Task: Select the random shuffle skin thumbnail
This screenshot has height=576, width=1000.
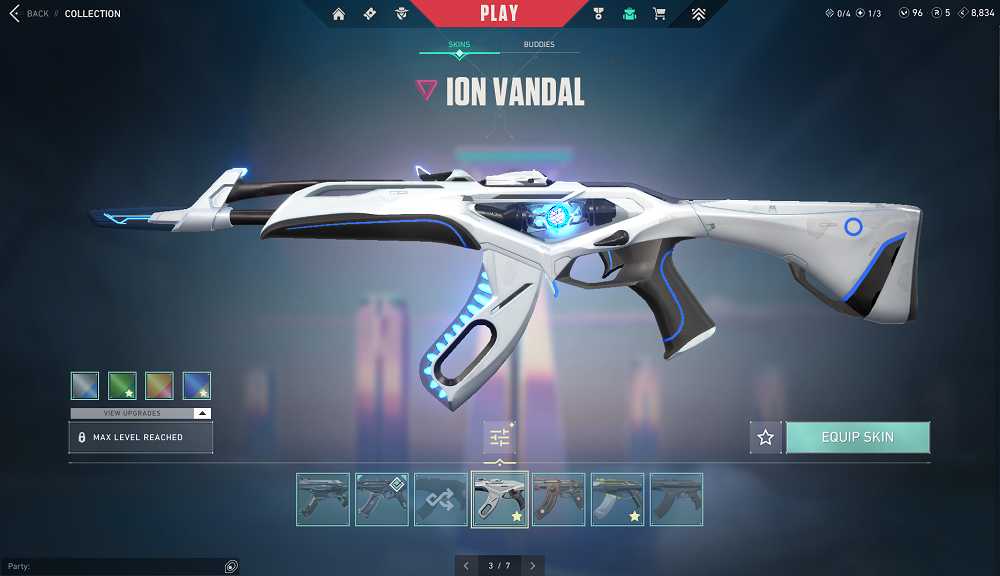Action: [x=441, y=499]
